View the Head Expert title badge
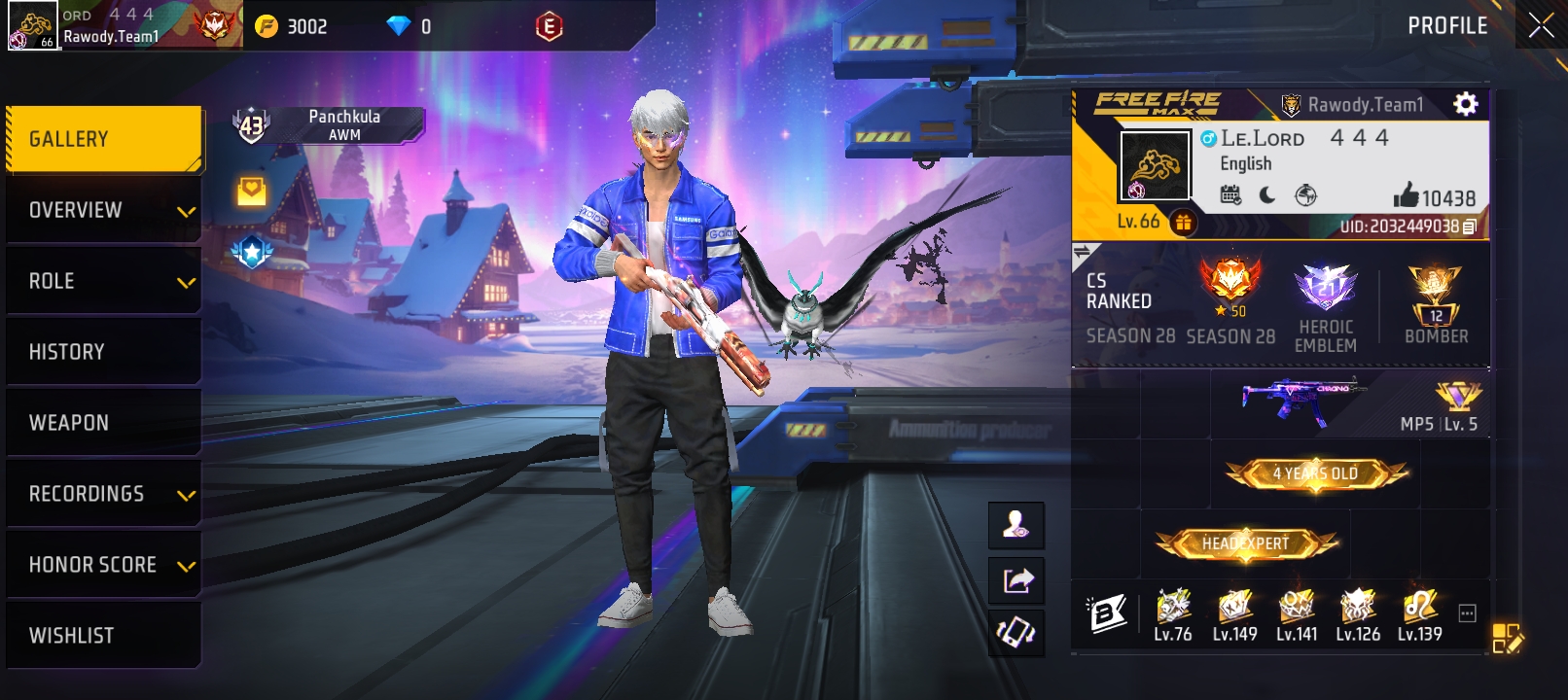This screenshot has height=700, width=1568. tap(1245, 543)
